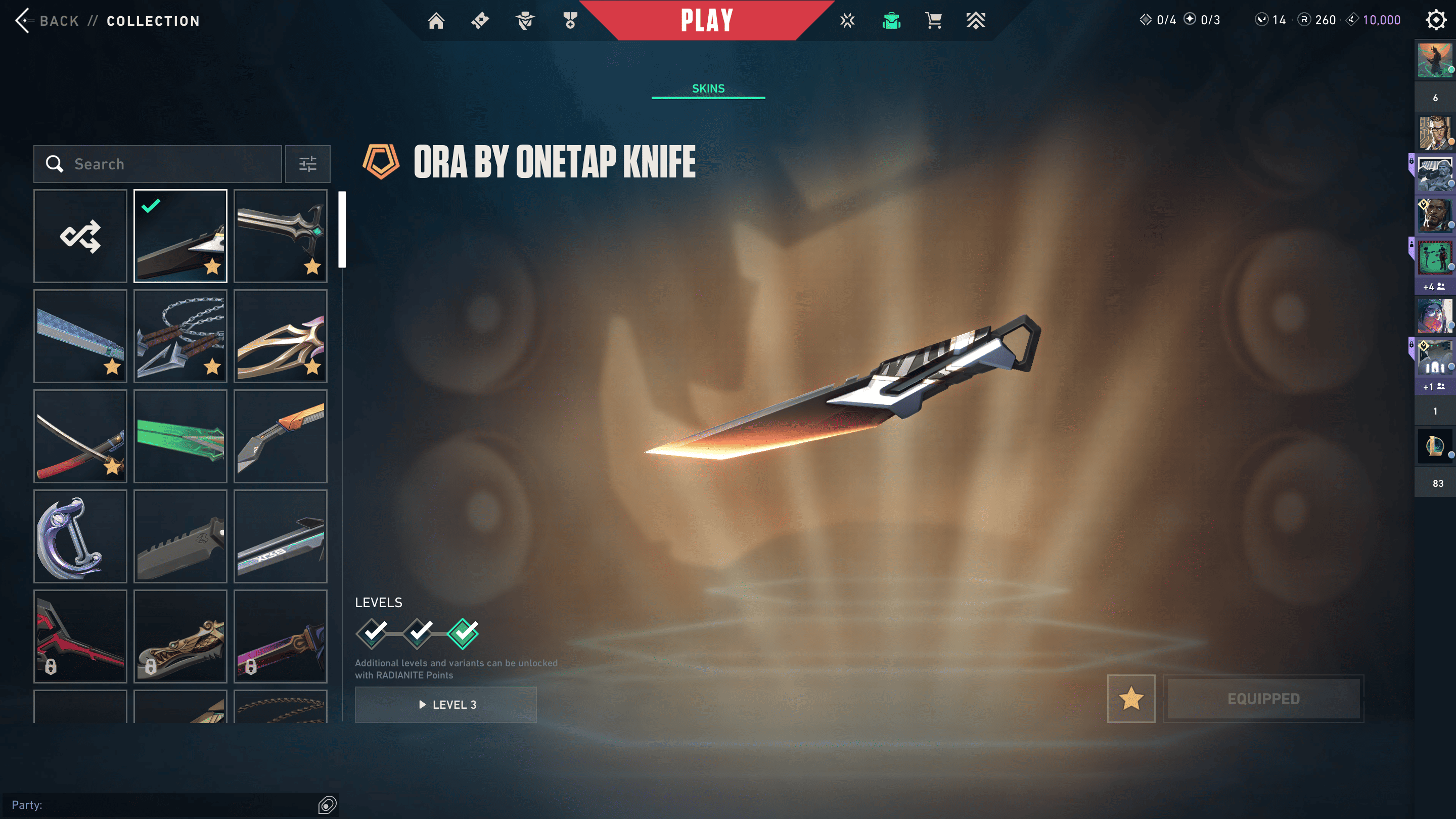This screenshot has height=819, width=1456.
Task: Select the red-sheathed katana skin
Action: click(x=80, y=436)
